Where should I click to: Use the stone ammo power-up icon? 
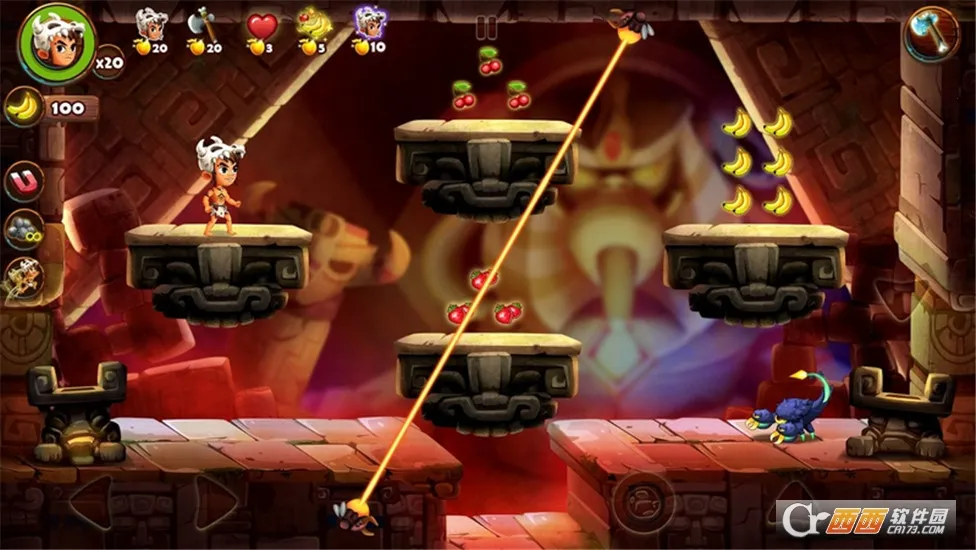click(22, 229)
